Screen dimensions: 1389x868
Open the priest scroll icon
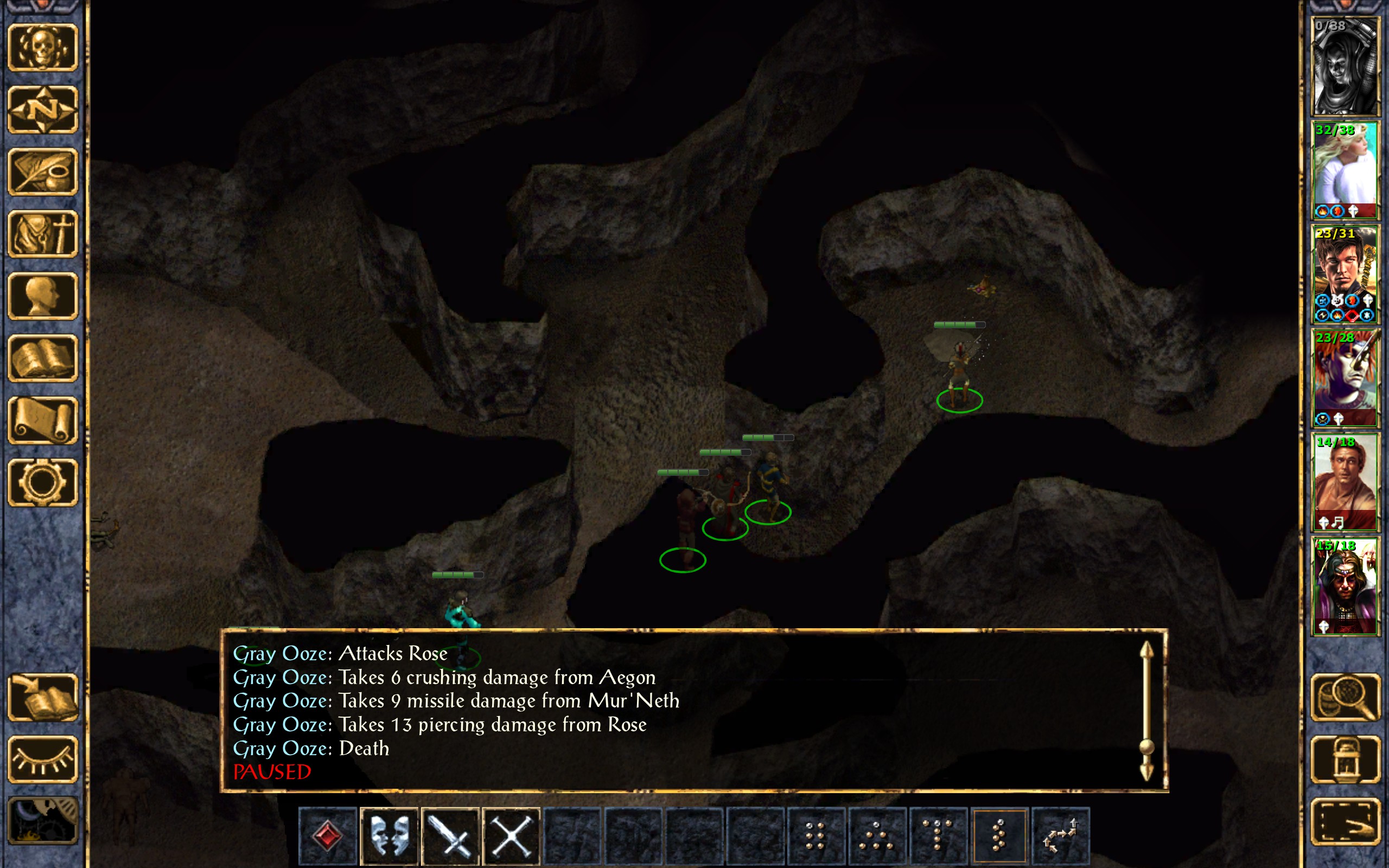[43, 420]
